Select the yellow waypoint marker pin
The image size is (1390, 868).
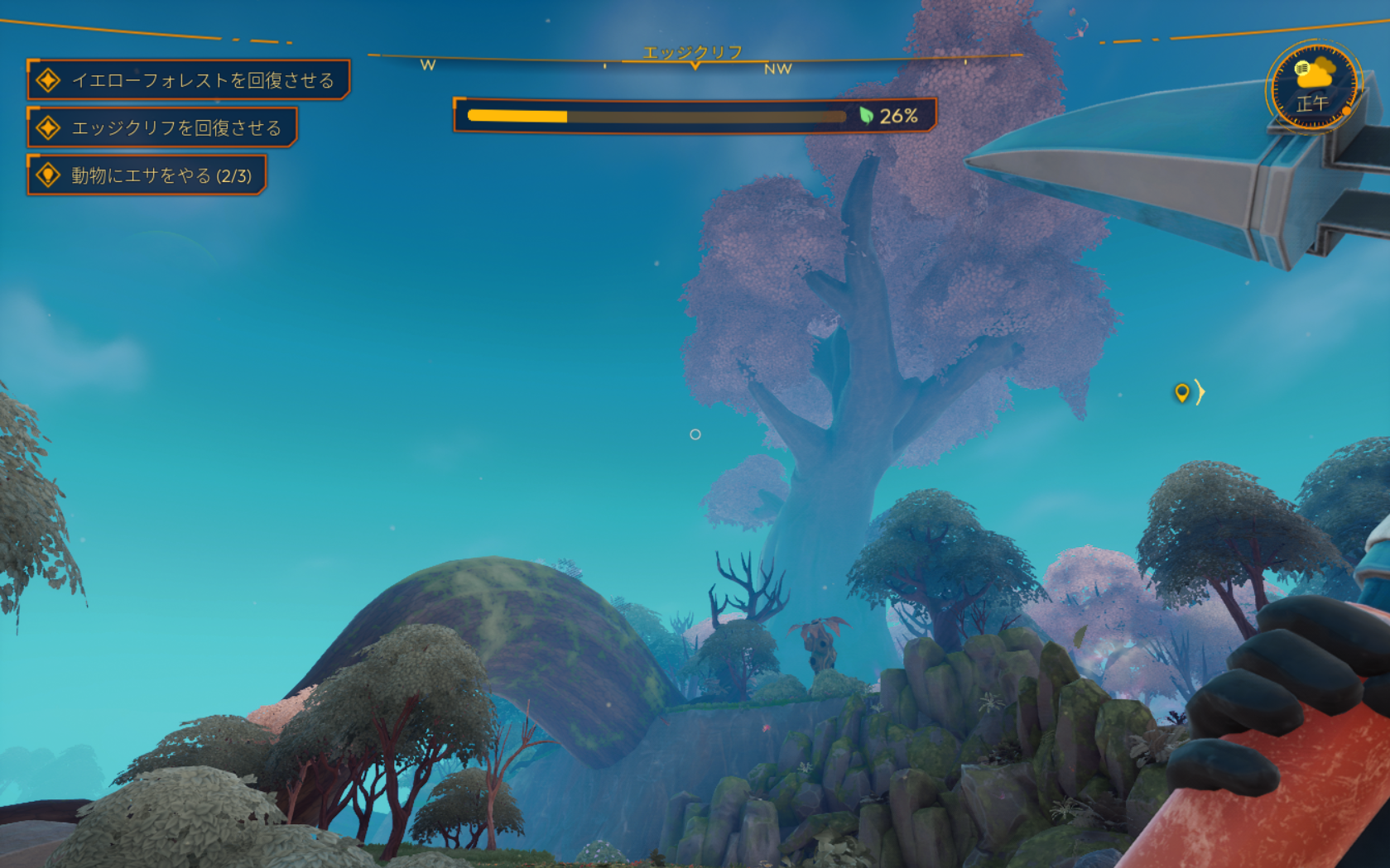[x=1181, y=392]
